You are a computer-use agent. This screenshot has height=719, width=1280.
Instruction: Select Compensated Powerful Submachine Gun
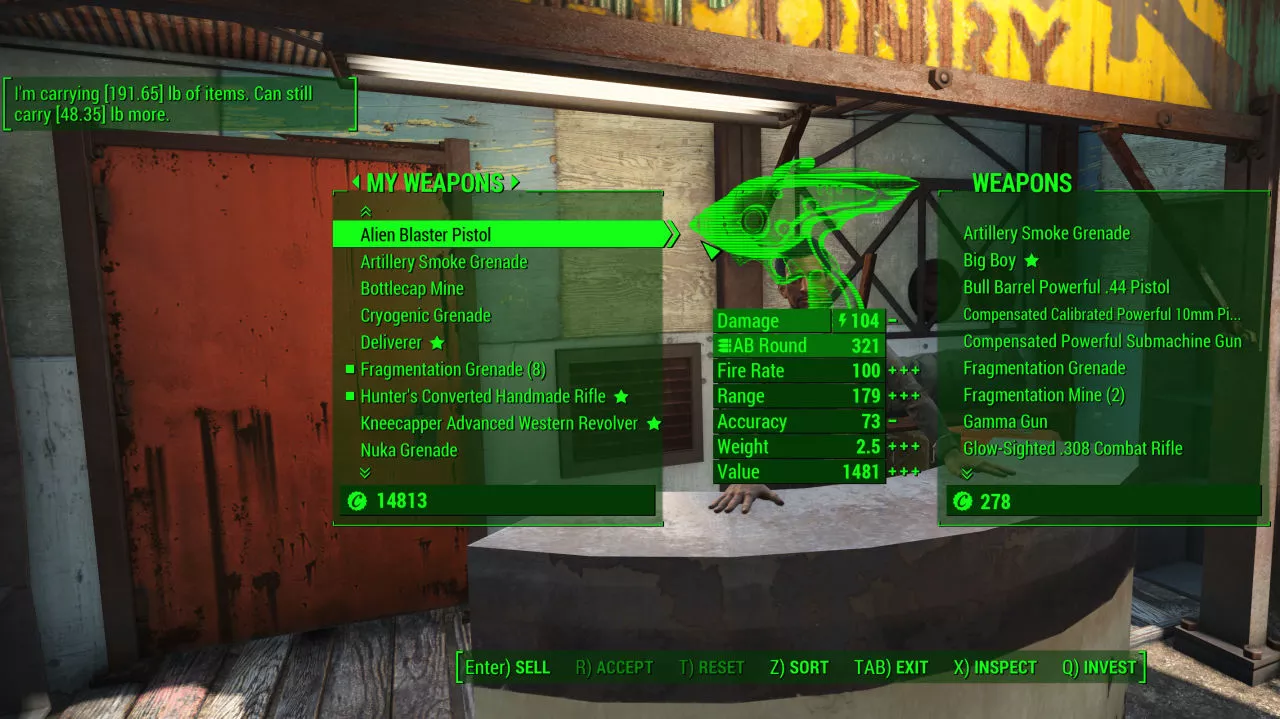(x=1102, y=342)
